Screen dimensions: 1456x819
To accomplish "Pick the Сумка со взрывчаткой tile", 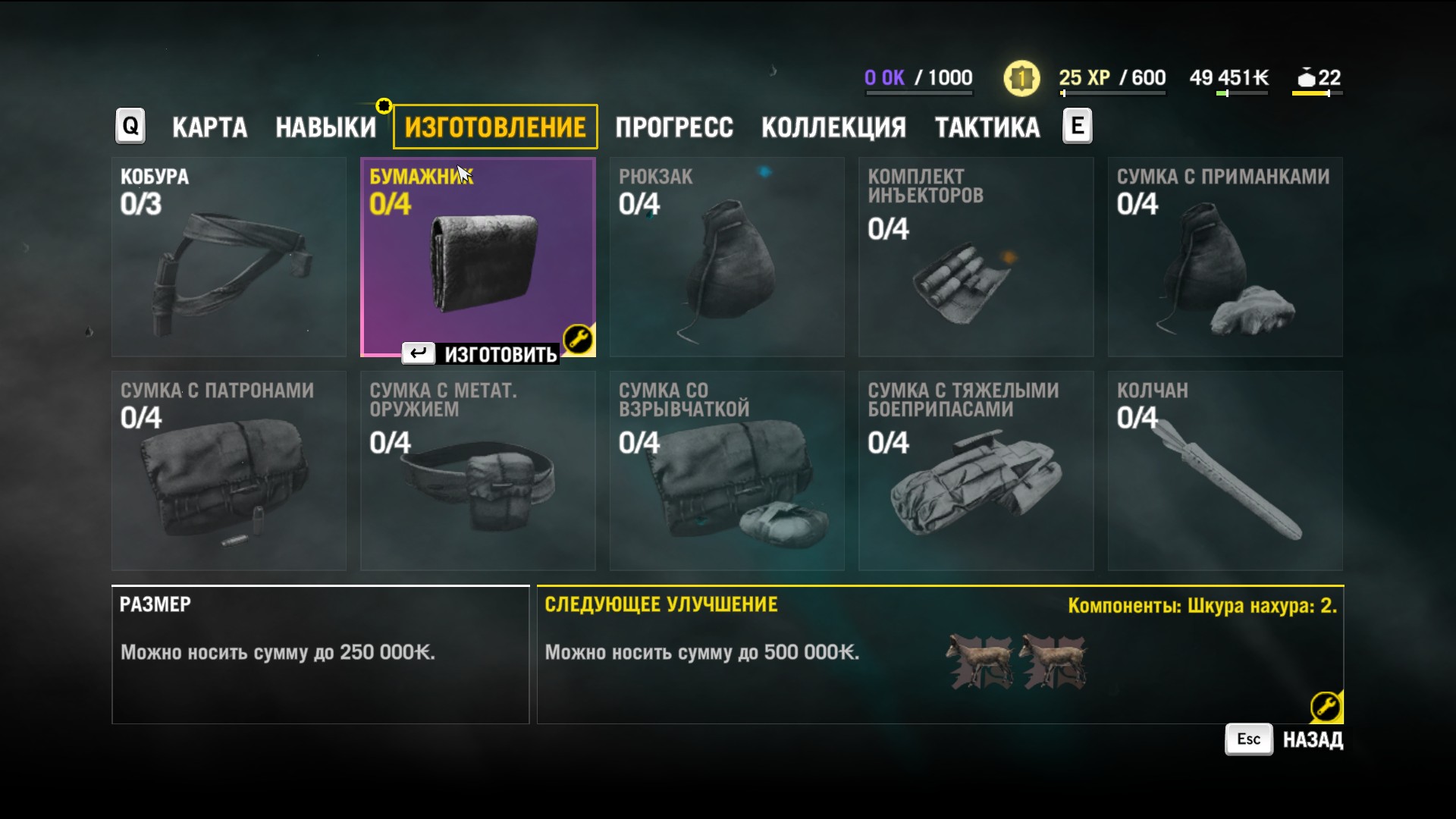I will [726, 470].
